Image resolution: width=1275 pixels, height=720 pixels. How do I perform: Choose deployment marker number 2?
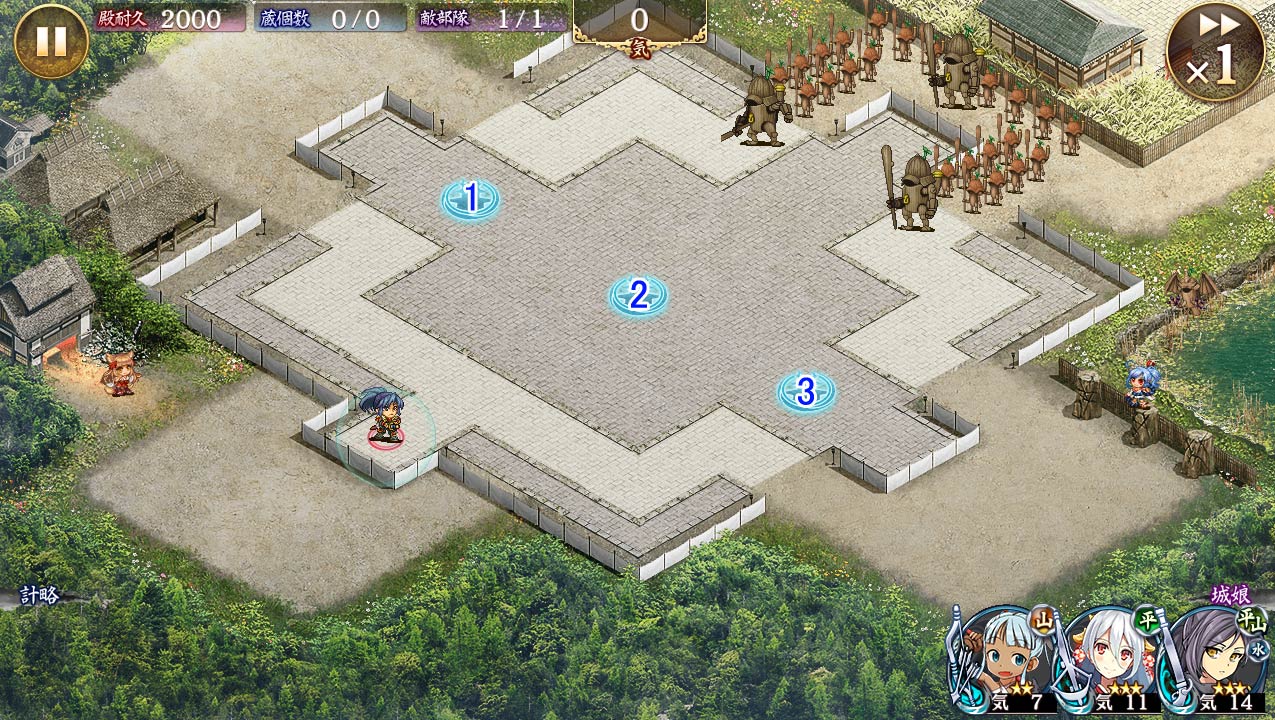(x=638, y=295)
